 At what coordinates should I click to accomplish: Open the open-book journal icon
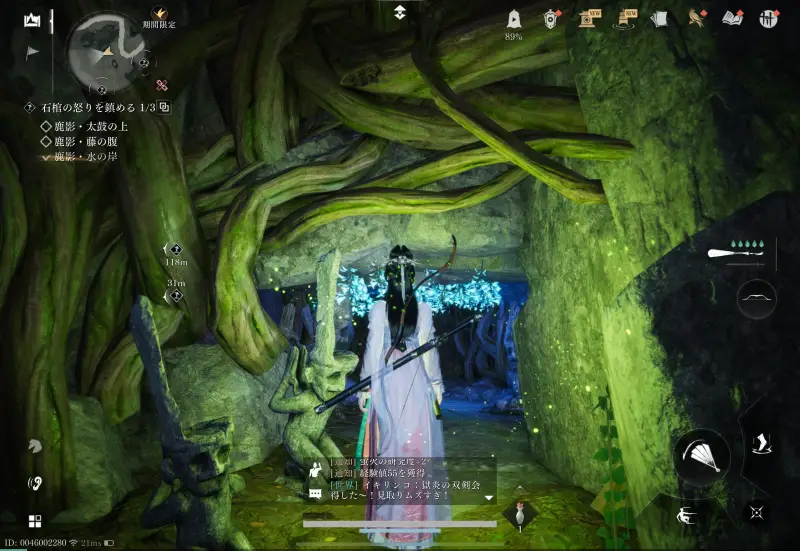(x=732, y=19)
